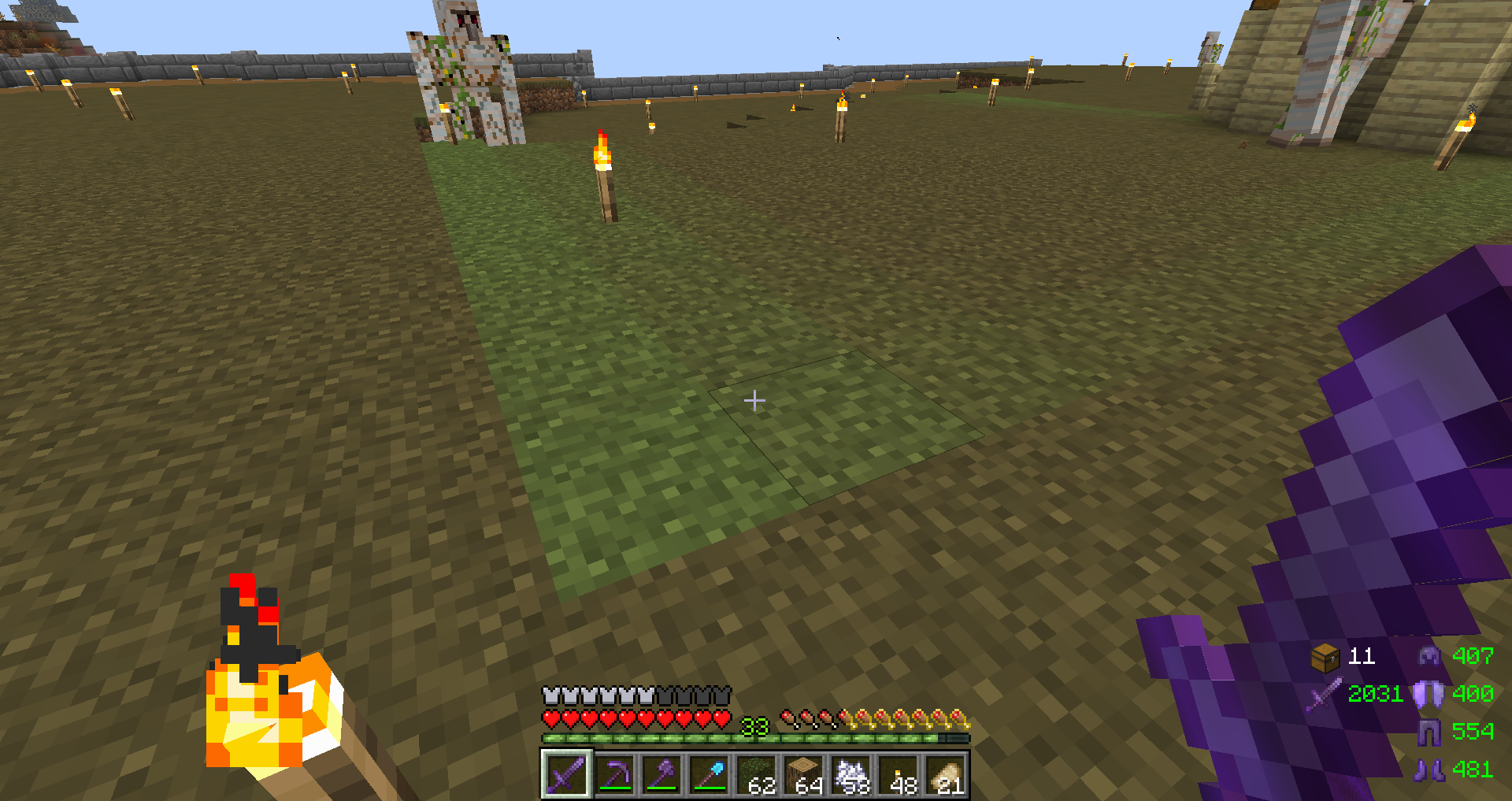This screenshot has height=801, width=1512.
Task: Select the netherite sword hotbar slot
Action: [x=566, y=775]
